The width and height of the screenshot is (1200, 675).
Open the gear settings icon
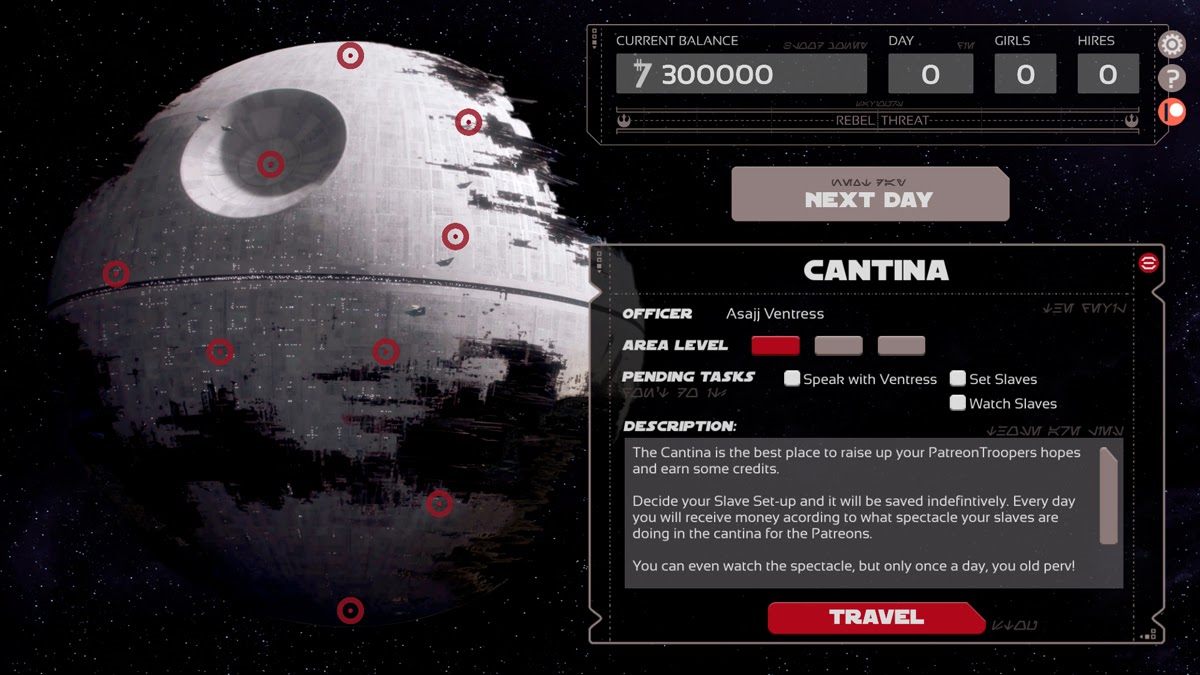1171,45
